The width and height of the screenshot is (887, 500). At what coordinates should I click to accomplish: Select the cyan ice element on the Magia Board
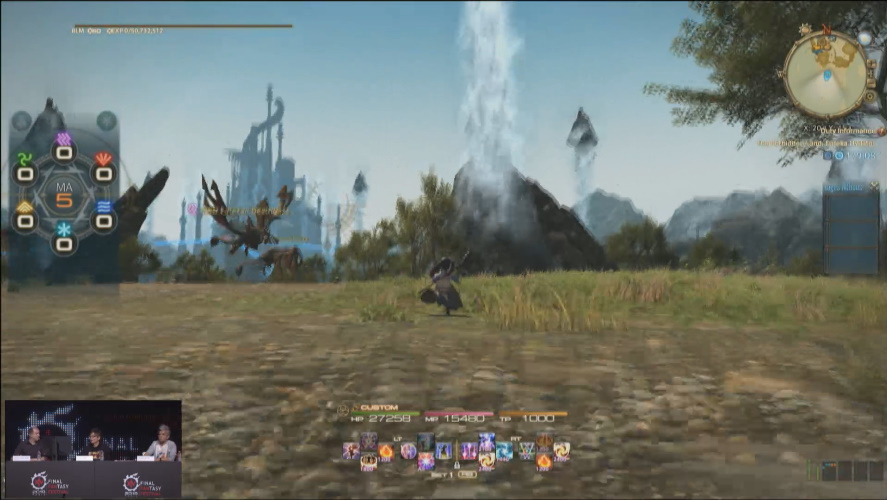63,231
